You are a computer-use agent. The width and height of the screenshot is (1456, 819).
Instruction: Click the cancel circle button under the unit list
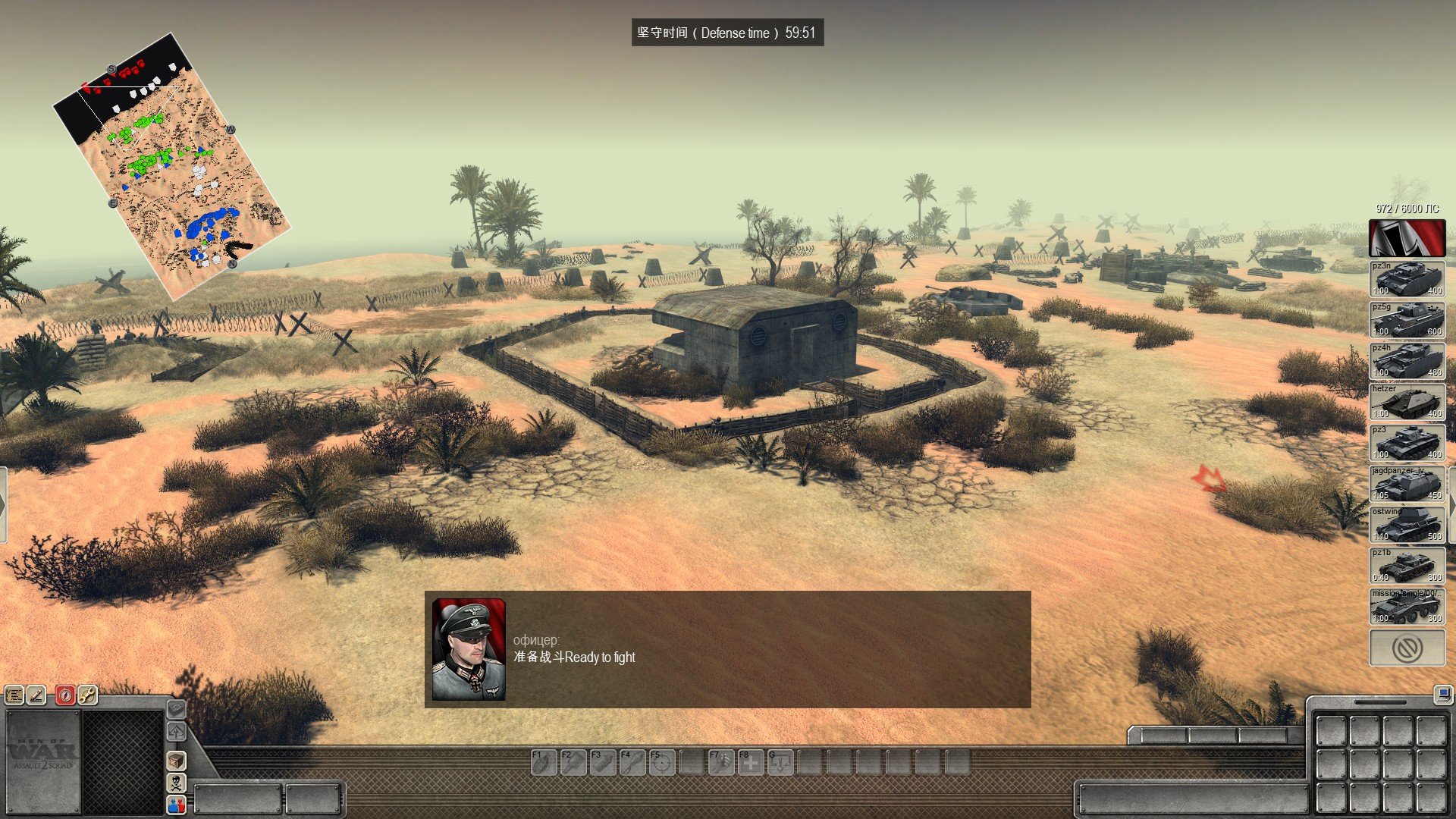click(1407, 648)
